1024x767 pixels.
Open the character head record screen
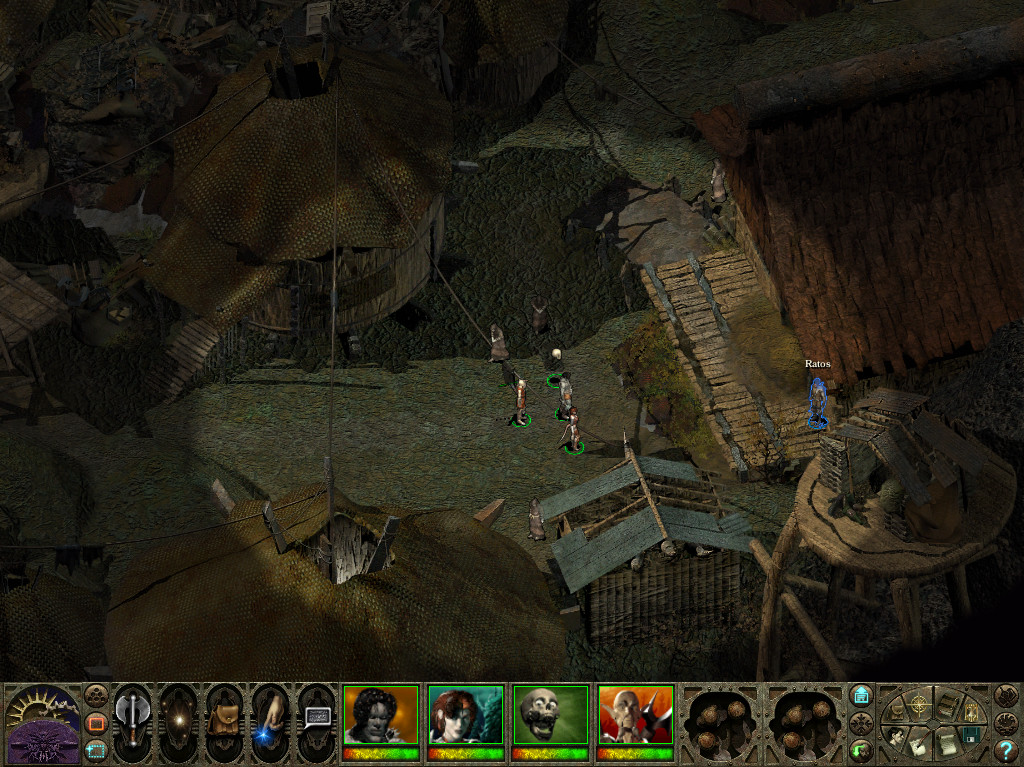click(898, 737)
